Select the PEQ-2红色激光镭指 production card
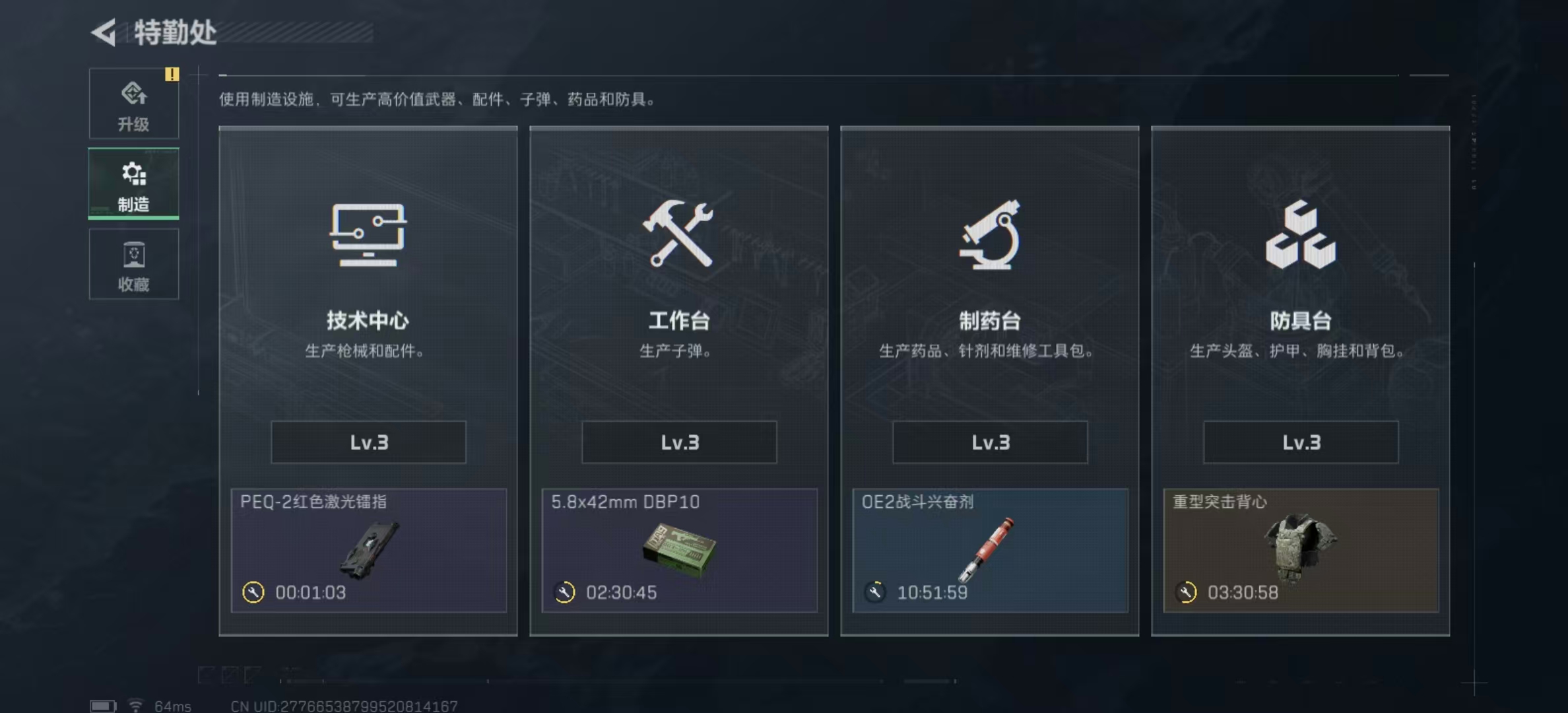 [x=368, y=551]
